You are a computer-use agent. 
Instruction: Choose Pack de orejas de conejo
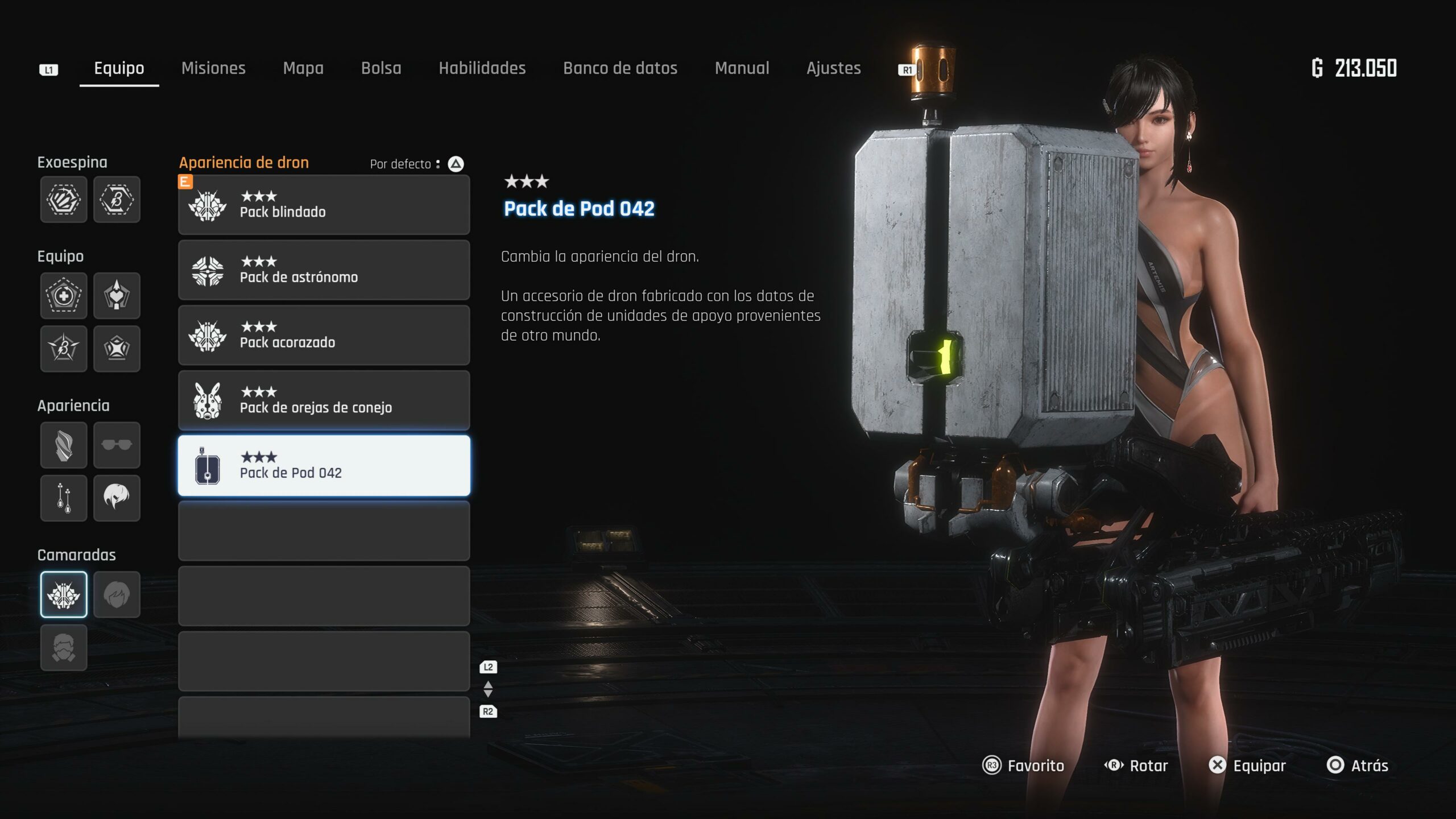click(x=324, y=400)
